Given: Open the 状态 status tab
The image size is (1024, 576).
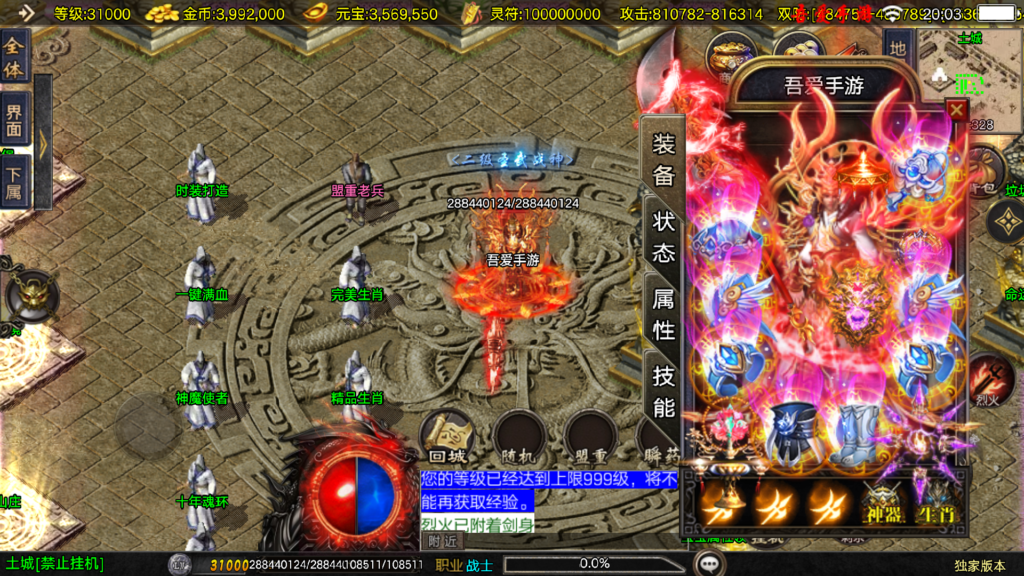Looking at the screenshot, I should coord(663,237).
